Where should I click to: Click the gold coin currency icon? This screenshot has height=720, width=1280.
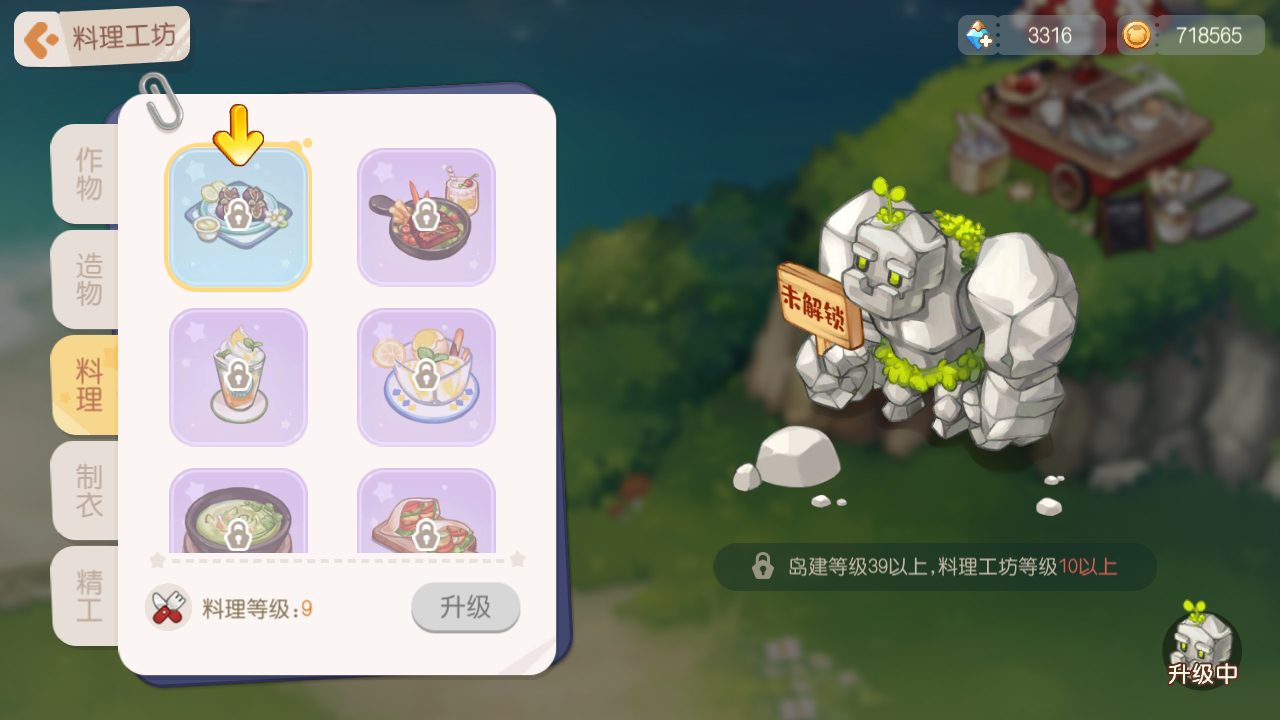1137,34
